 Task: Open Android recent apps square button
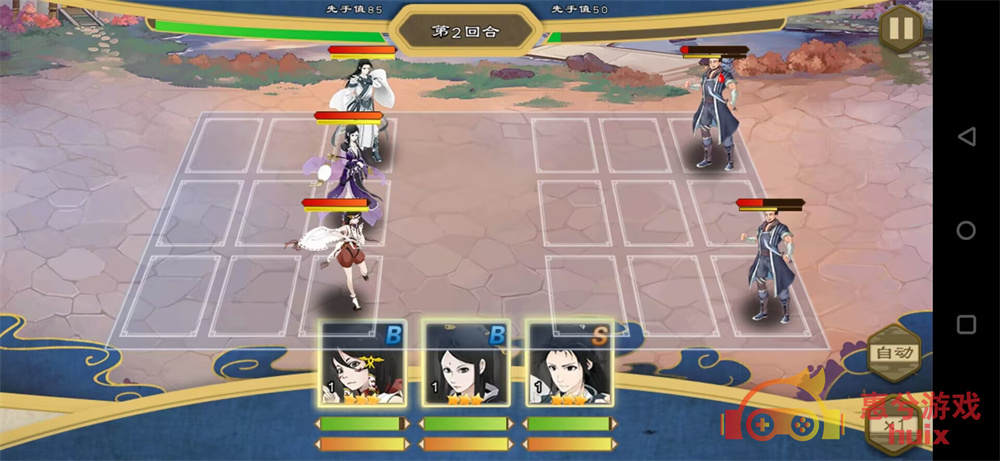click(x=966, y=325)
